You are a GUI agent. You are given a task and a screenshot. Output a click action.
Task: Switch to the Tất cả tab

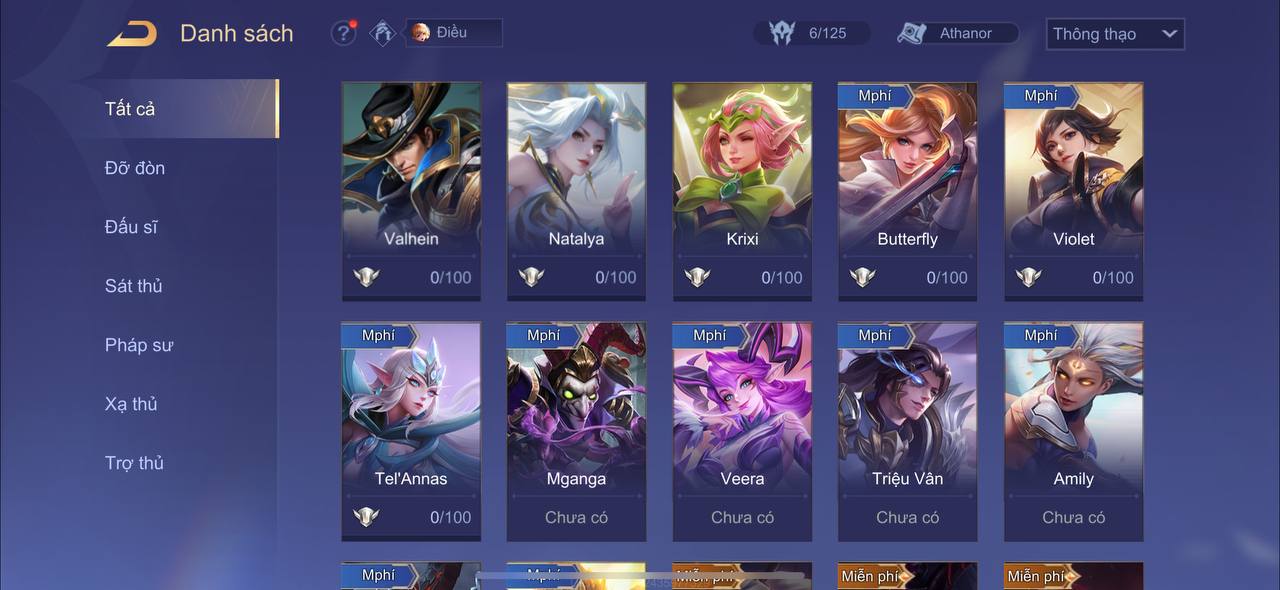pos(130,109)
